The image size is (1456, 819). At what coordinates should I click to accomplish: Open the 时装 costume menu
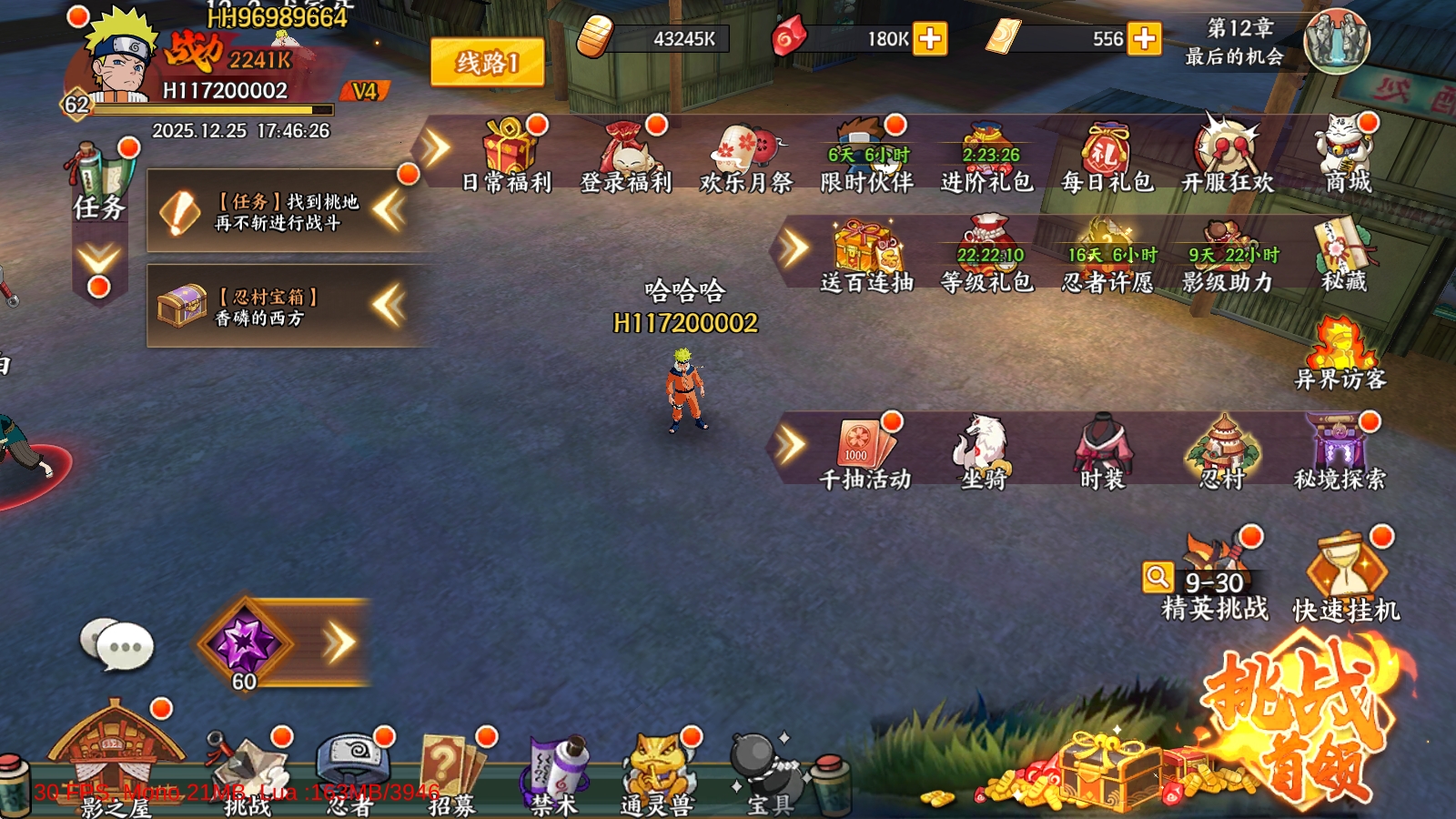(1103, 450)
